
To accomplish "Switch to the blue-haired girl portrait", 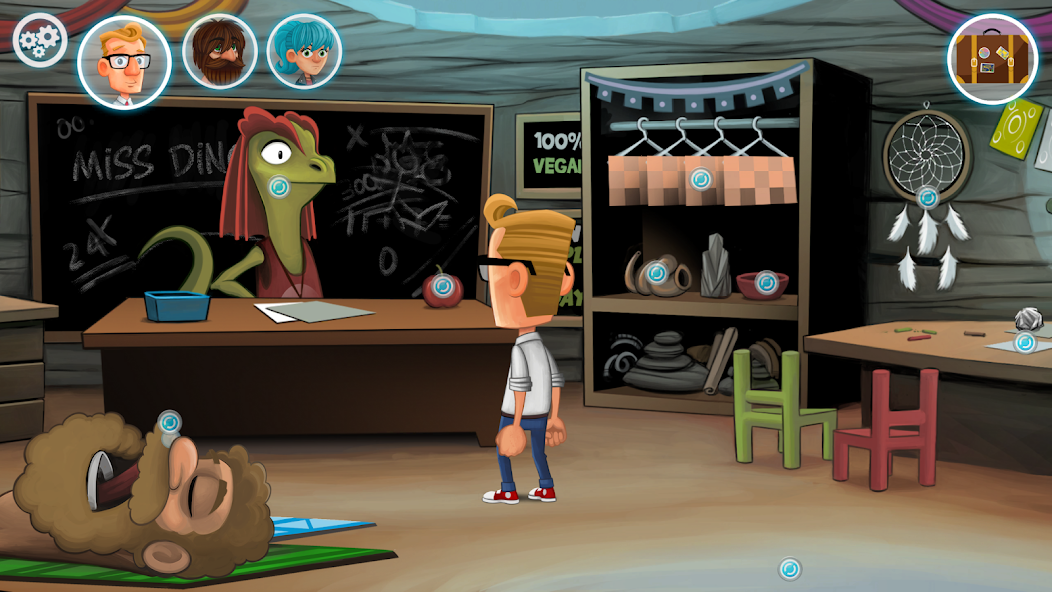I will pos(304,52).
